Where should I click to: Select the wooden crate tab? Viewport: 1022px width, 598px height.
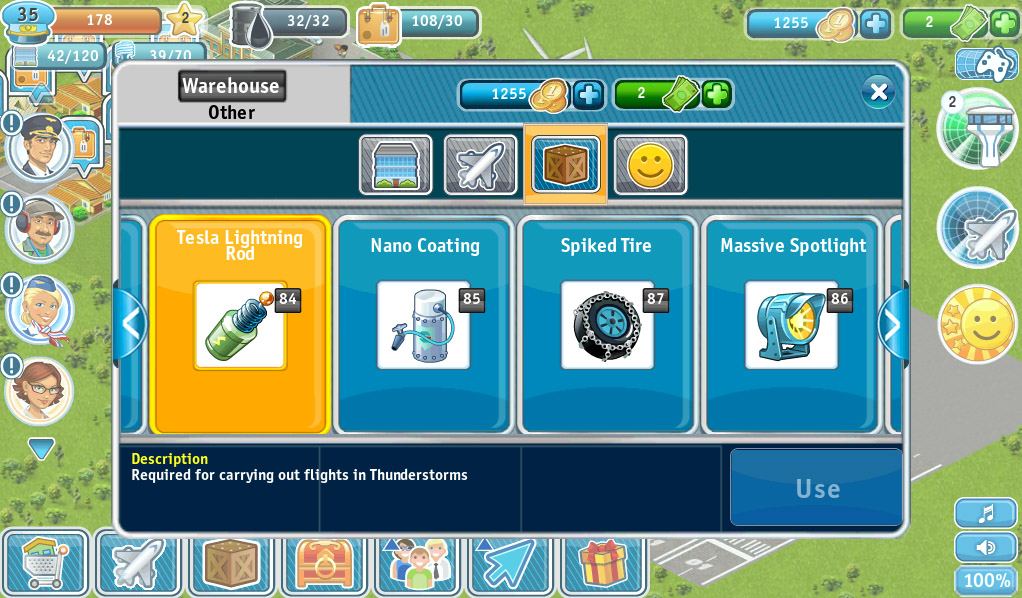click(x=566, y=165)
